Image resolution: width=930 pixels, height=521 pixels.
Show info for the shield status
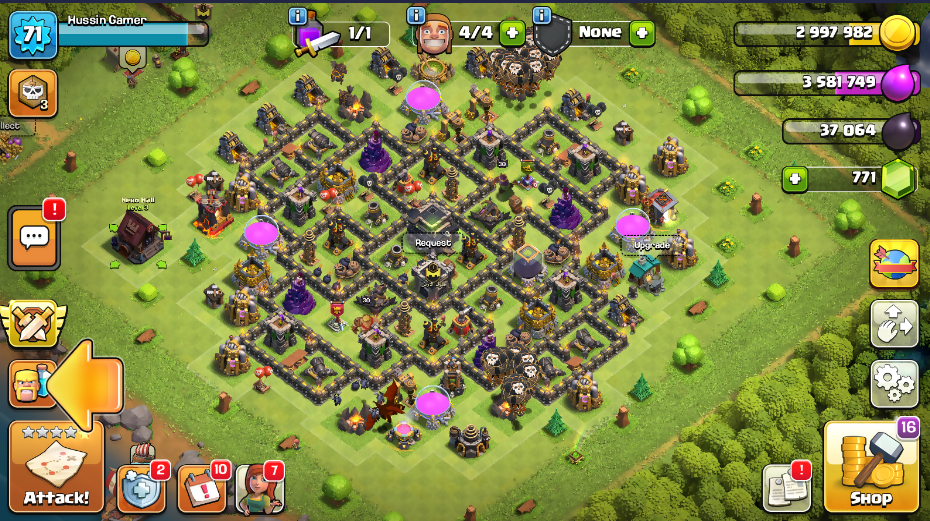(542, 15)
